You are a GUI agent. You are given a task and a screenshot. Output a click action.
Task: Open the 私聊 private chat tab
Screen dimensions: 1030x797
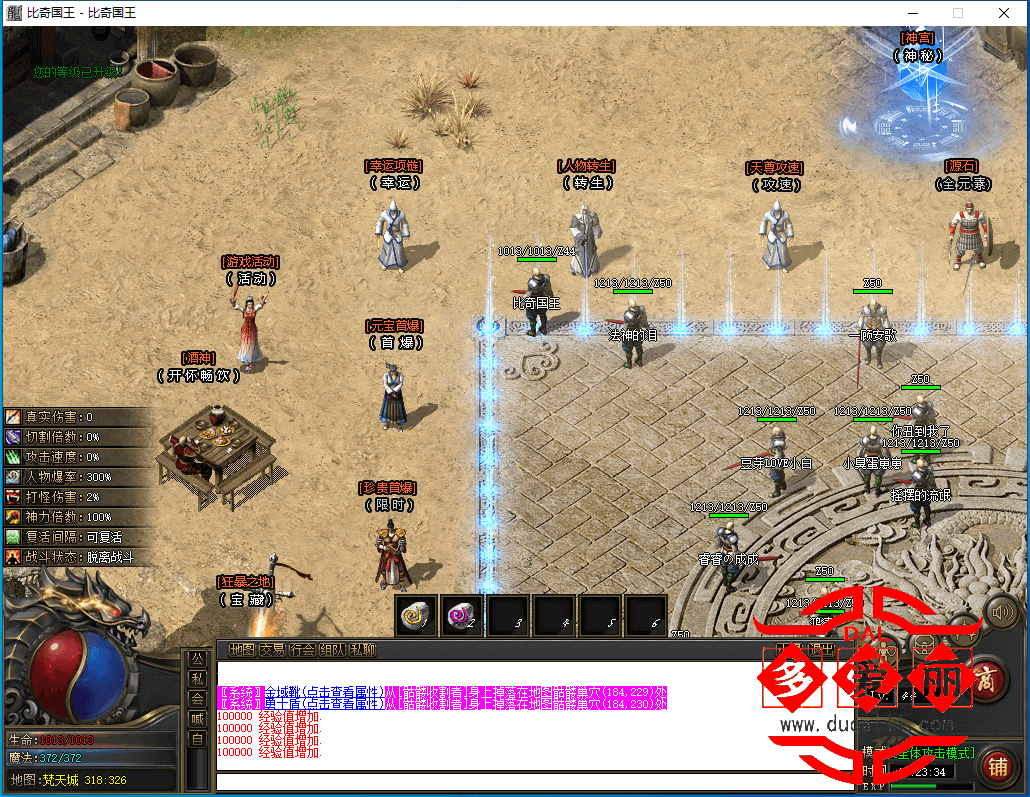click(362, 650)
